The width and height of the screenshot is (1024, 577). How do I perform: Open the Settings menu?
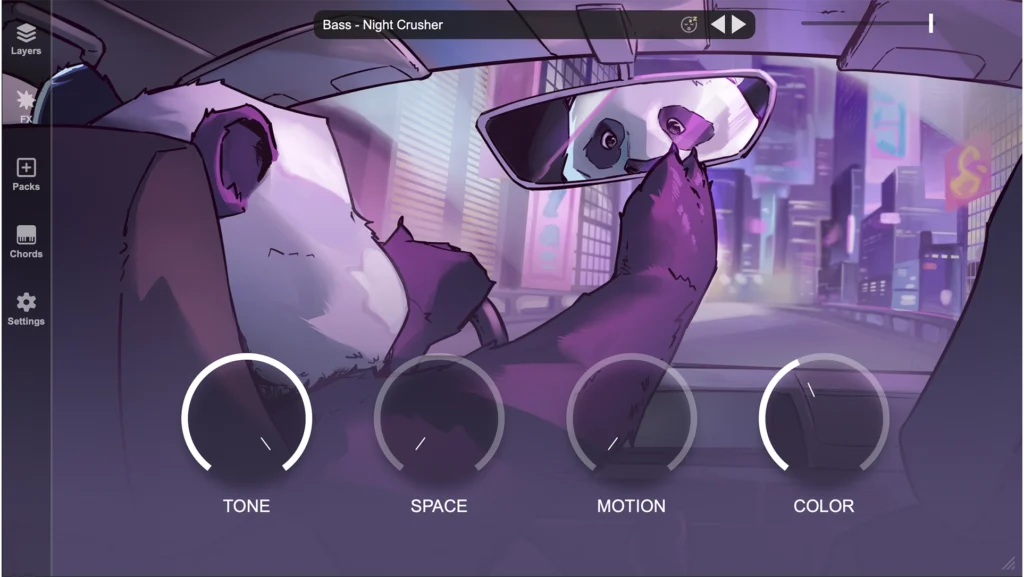coord(26,309)
